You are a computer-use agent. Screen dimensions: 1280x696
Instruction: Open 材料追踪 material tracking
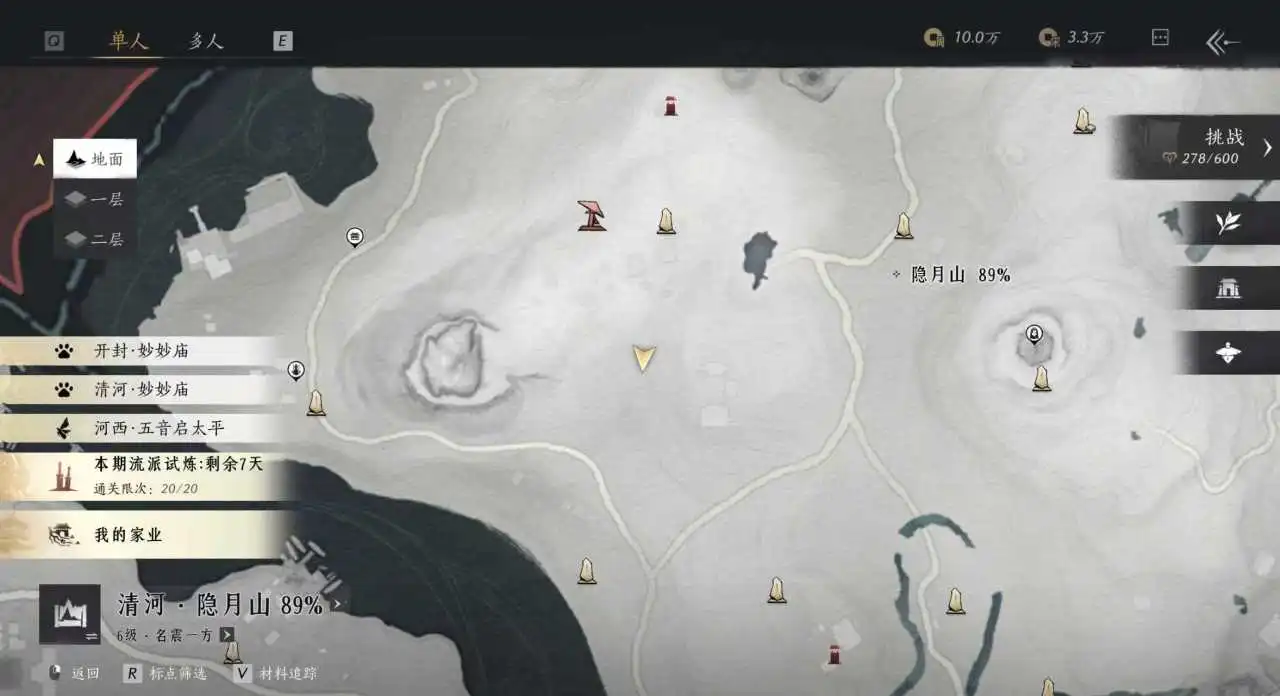(275, 674)
